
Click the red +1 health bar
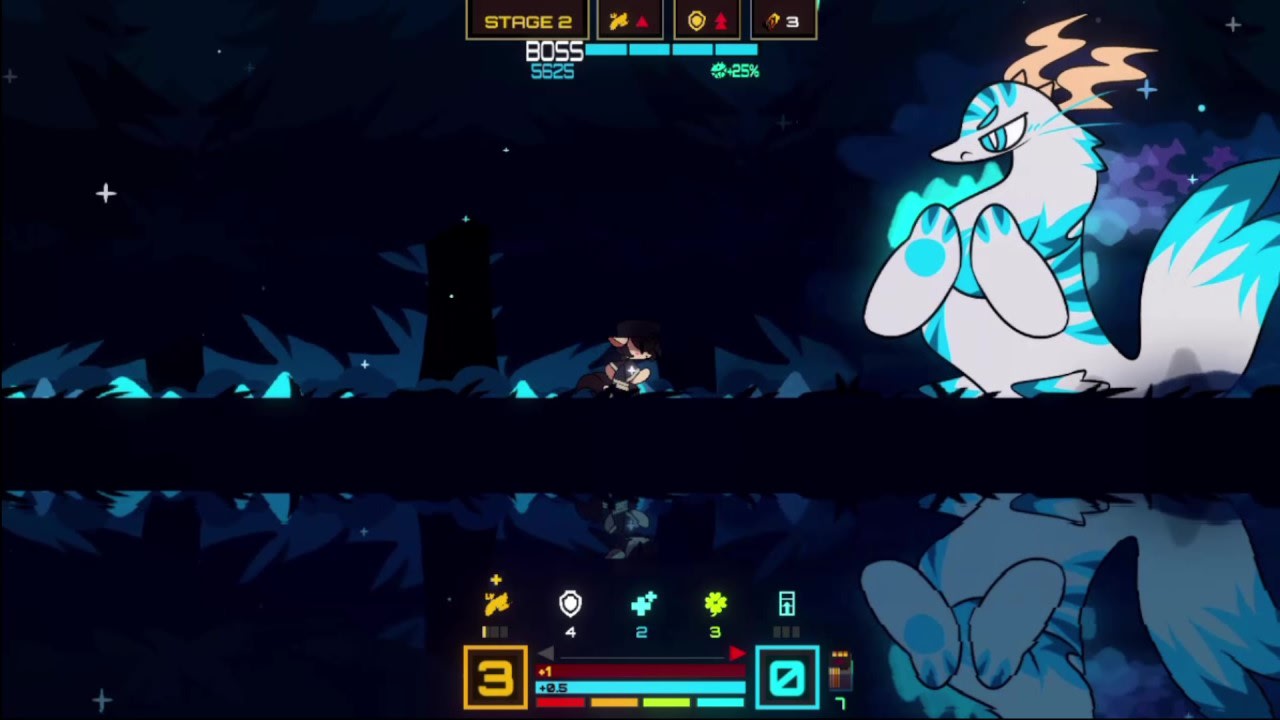coord(642,671)
